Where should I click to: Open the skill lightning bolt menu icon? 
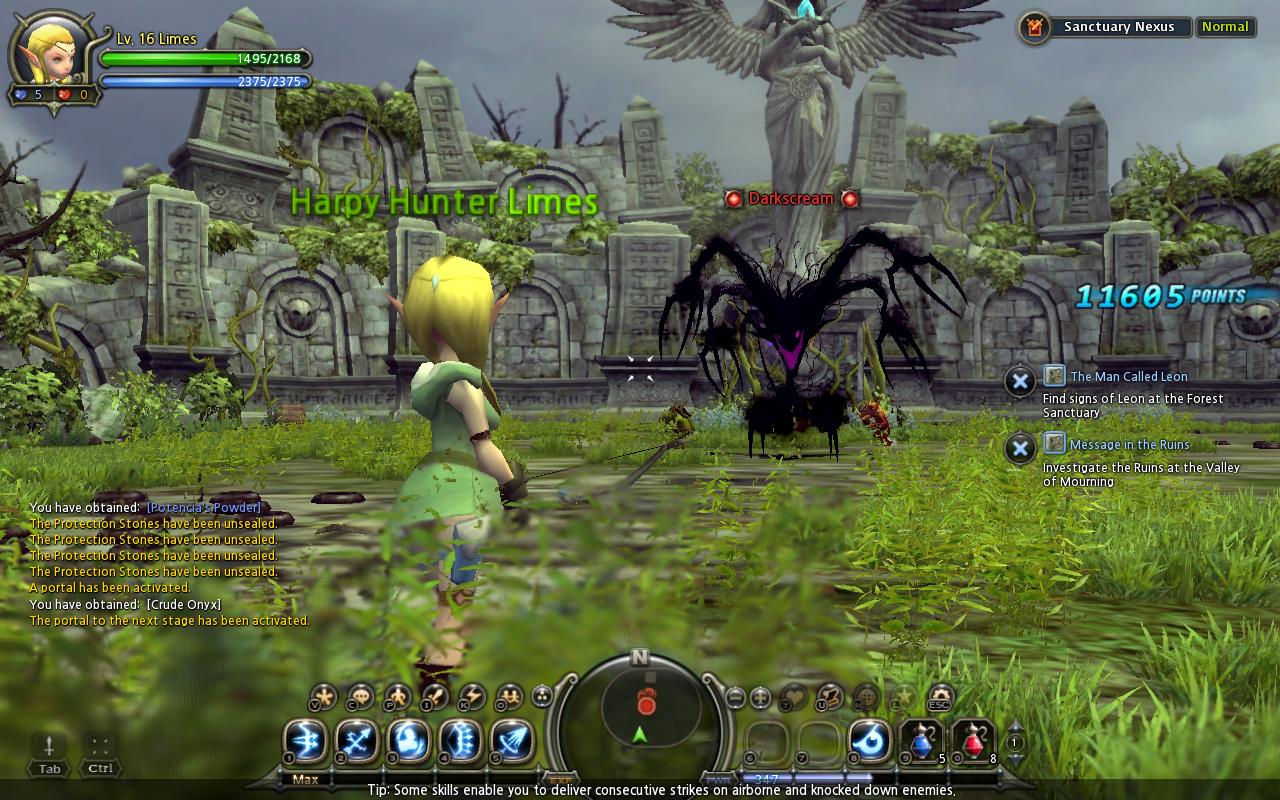coord(472,696)
